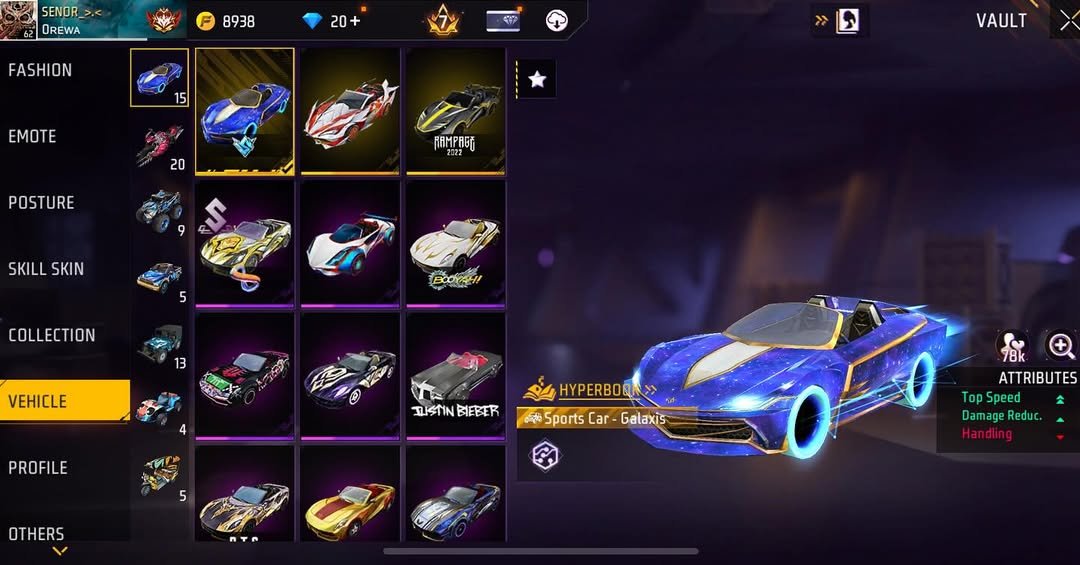Toggle the star favorites filter
Screen dimensions: 1080x565
pos(537,80)
